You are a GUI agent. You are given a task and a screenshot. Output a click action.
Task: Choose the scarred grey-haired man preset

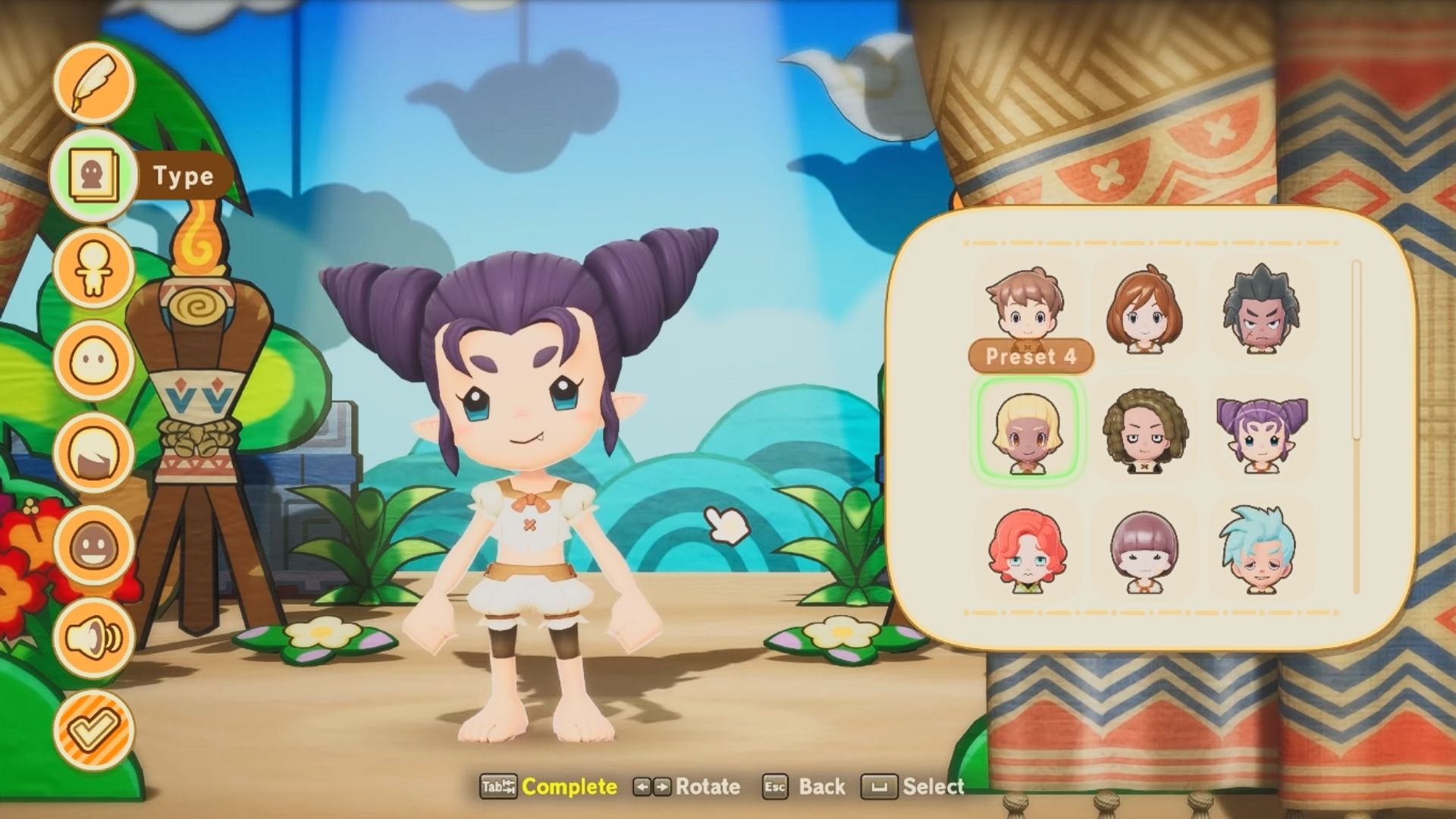tap(1261, 307)
